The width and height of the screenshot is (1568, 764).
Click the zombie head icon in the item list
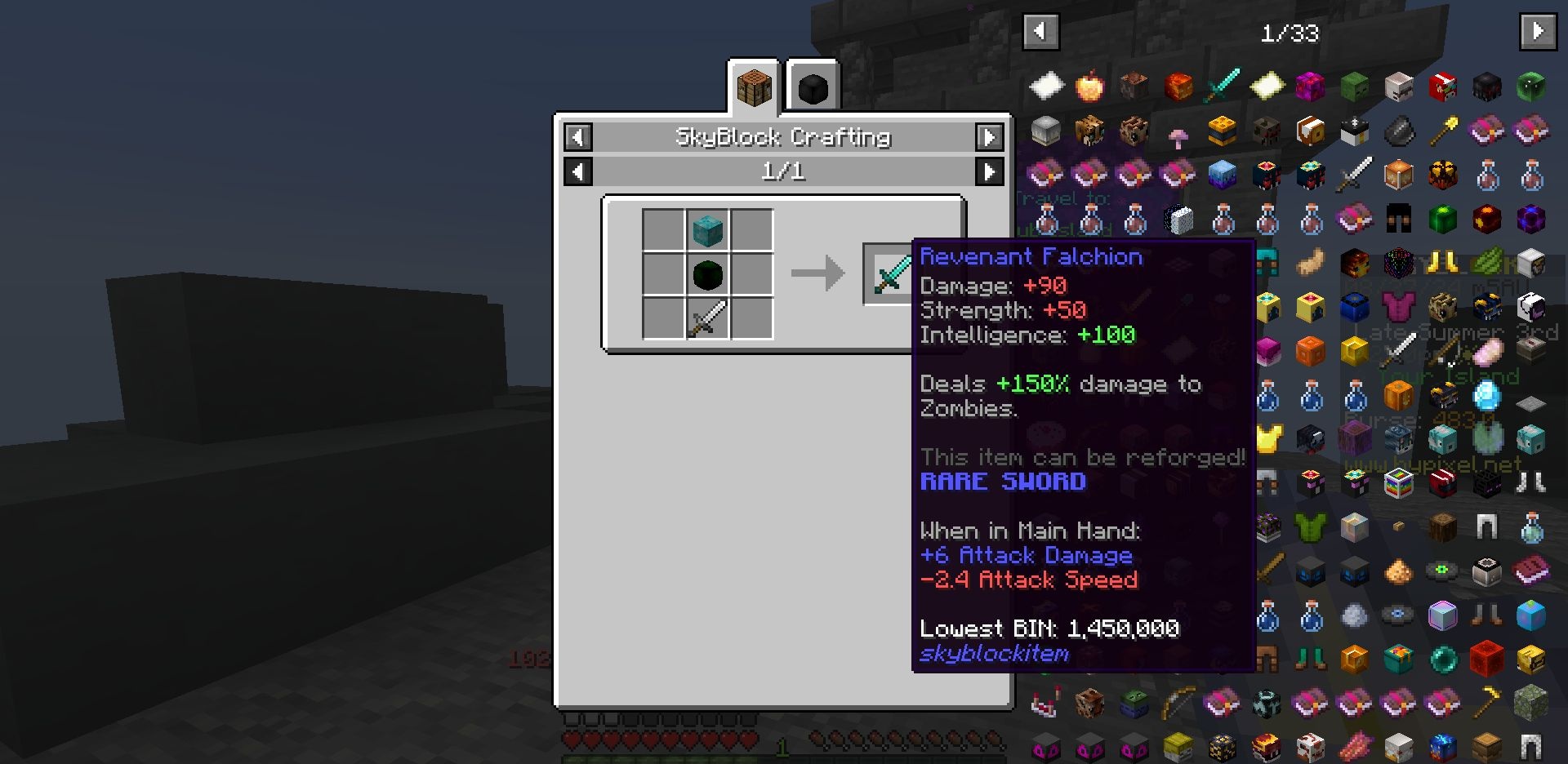(x=1355, y=86)
